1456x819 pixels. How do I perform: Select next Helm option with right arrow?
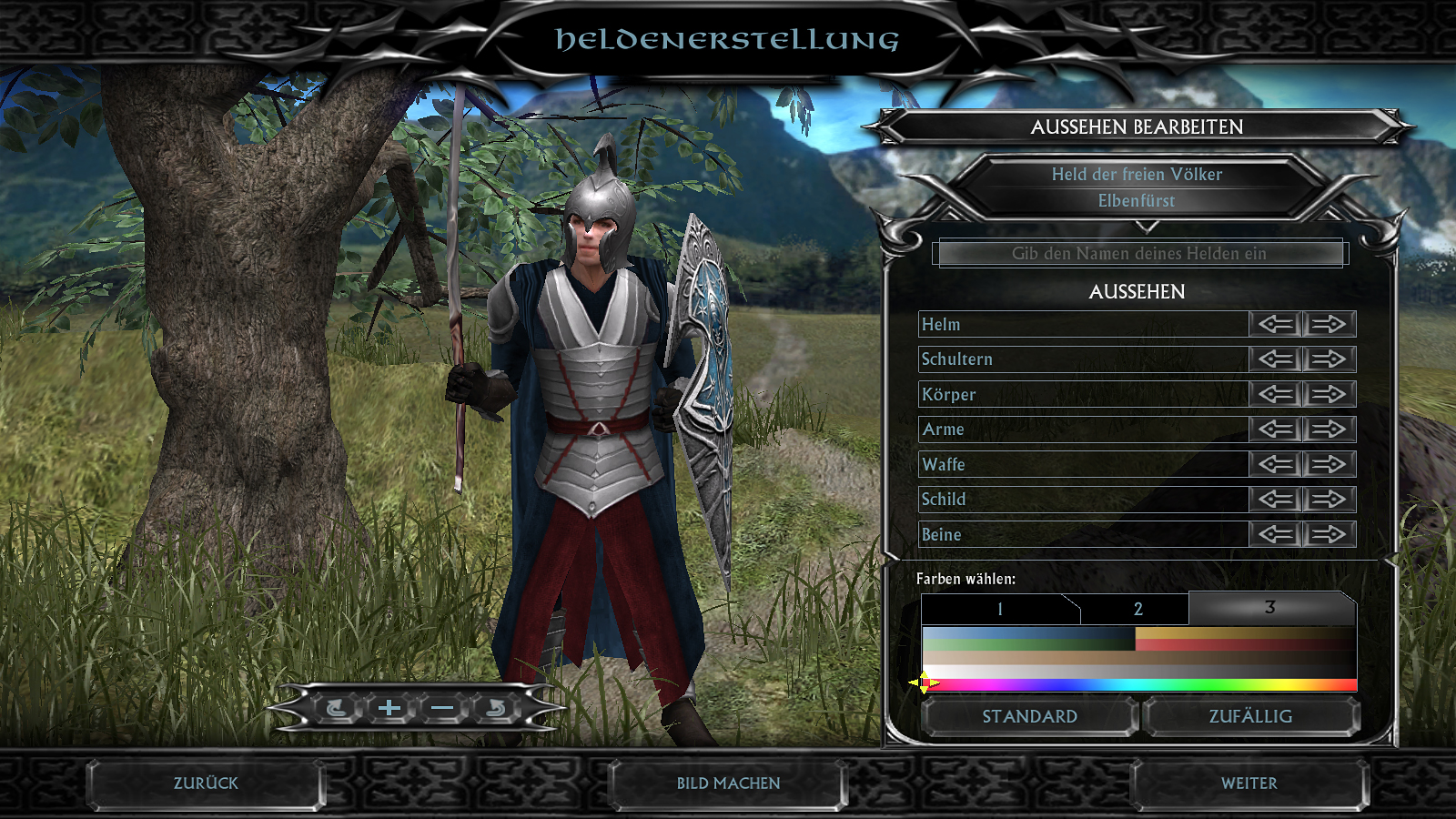1330,324
